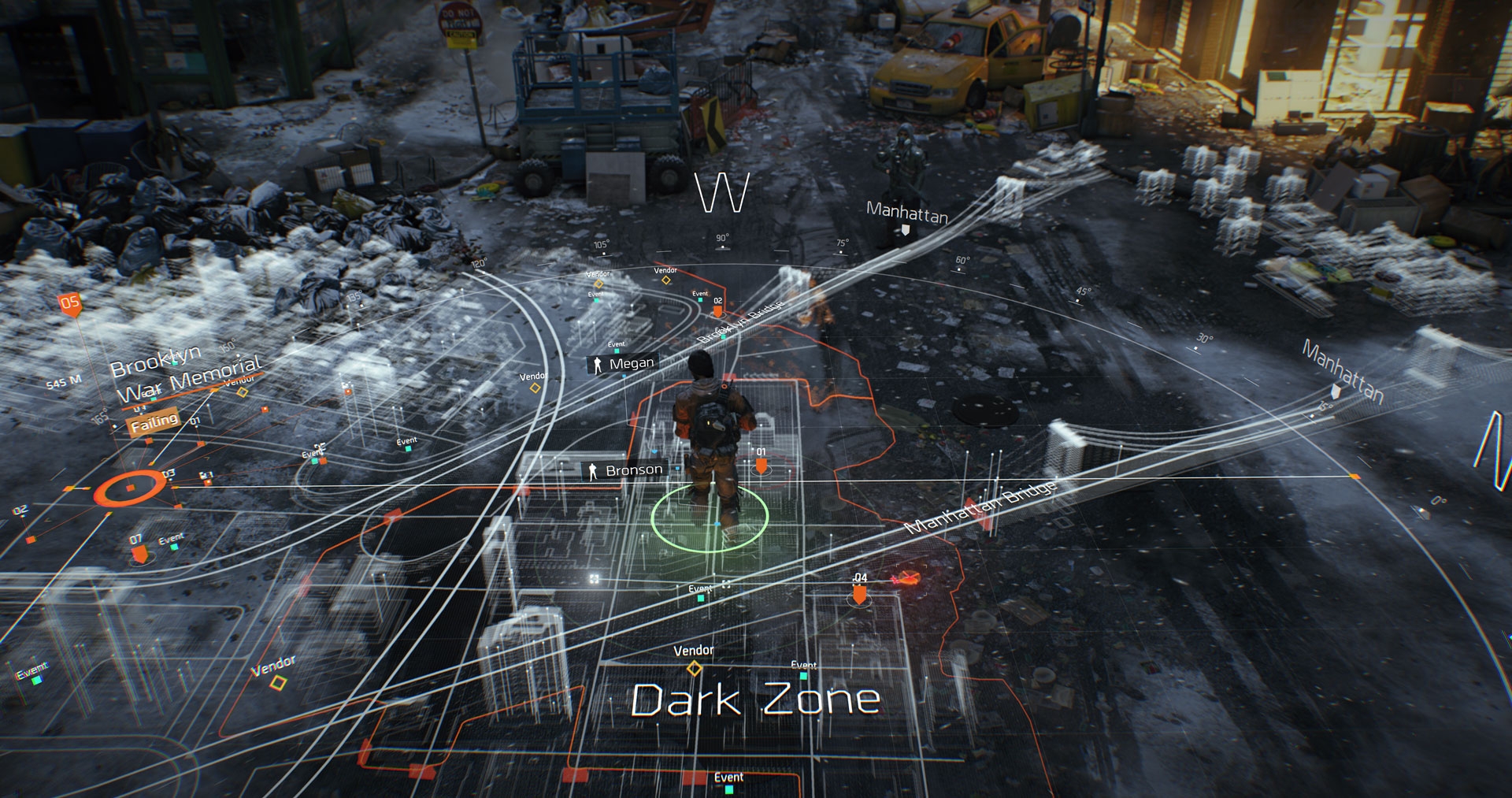The image size is (1512, 798).
Task: Select the Vendor diamond nearest Dark Zone label
Action: click(694, 668)
